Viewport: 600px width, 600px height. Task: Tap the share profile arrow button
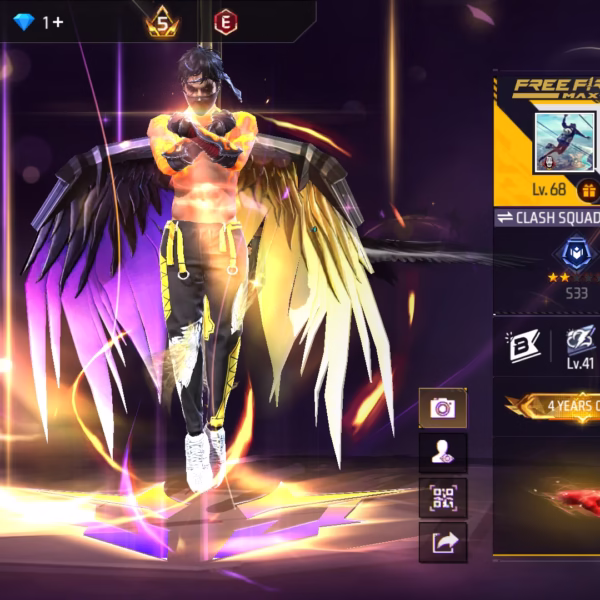pyautogui.click(x=442, y=541)
